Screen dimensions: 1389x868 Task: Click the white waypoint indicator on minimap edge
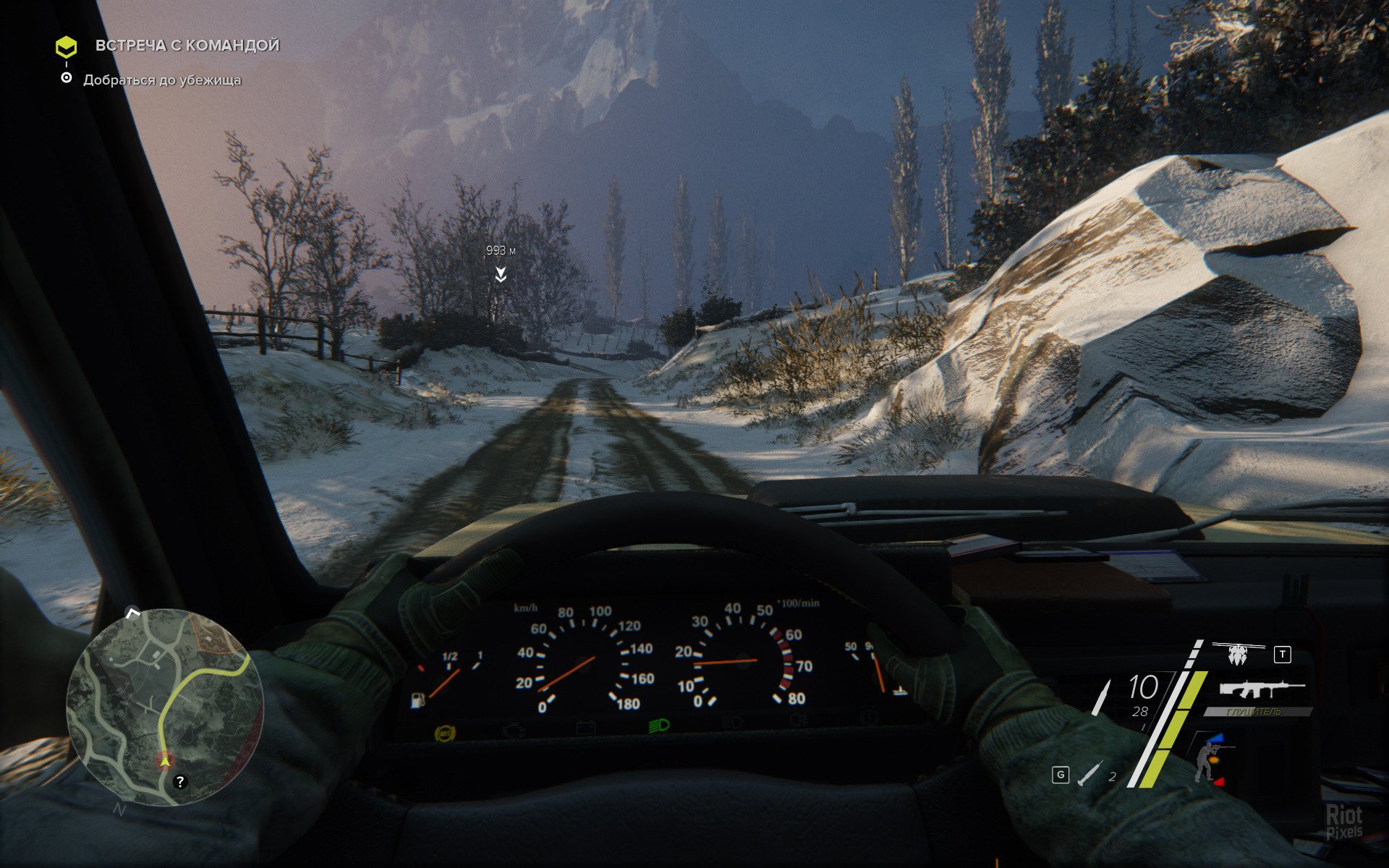pyautogui.click(x=132, y=613)
